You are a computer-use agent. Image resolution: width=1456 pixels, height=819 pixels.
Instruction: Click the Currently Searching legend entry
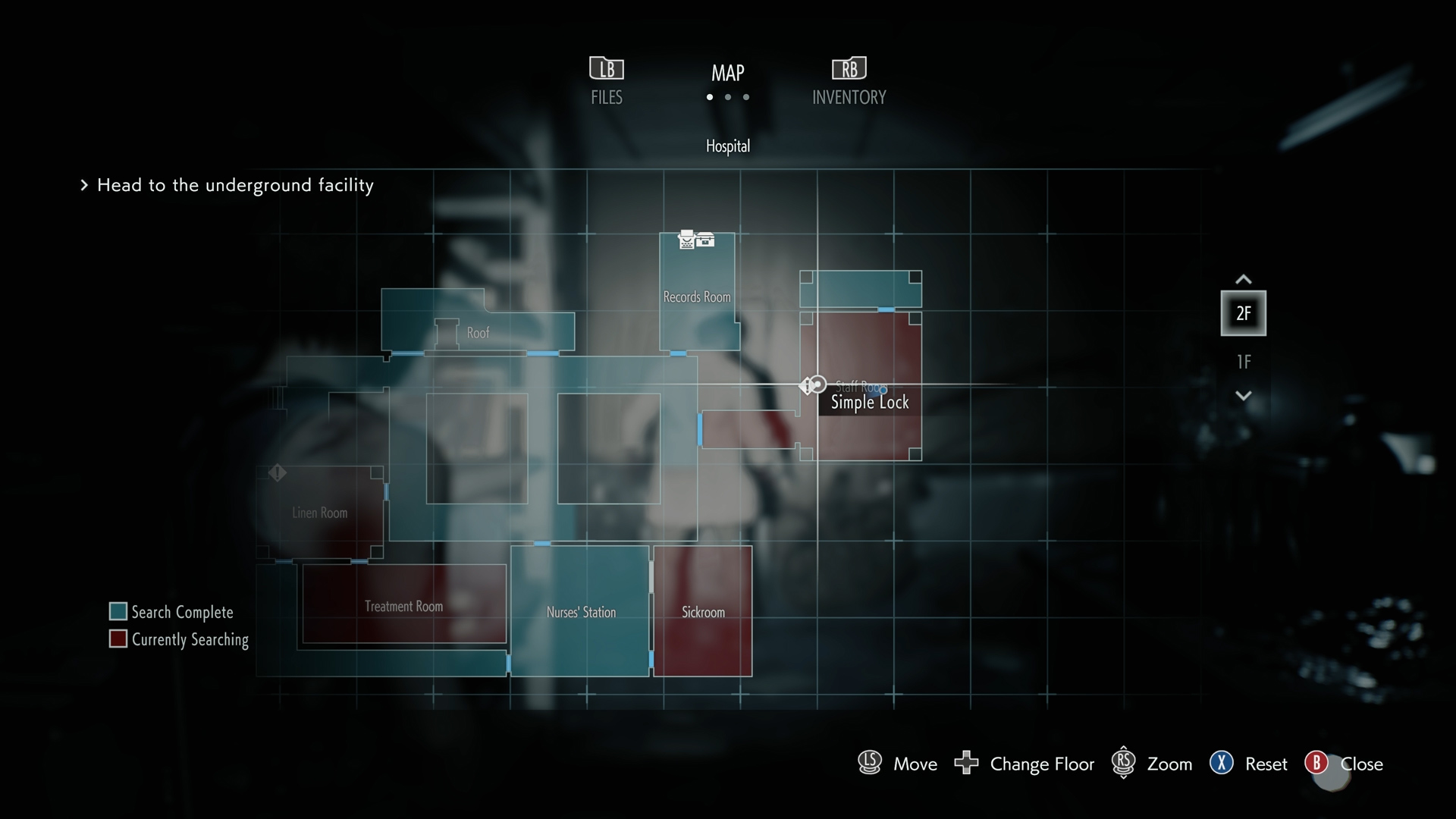(179, 639)
